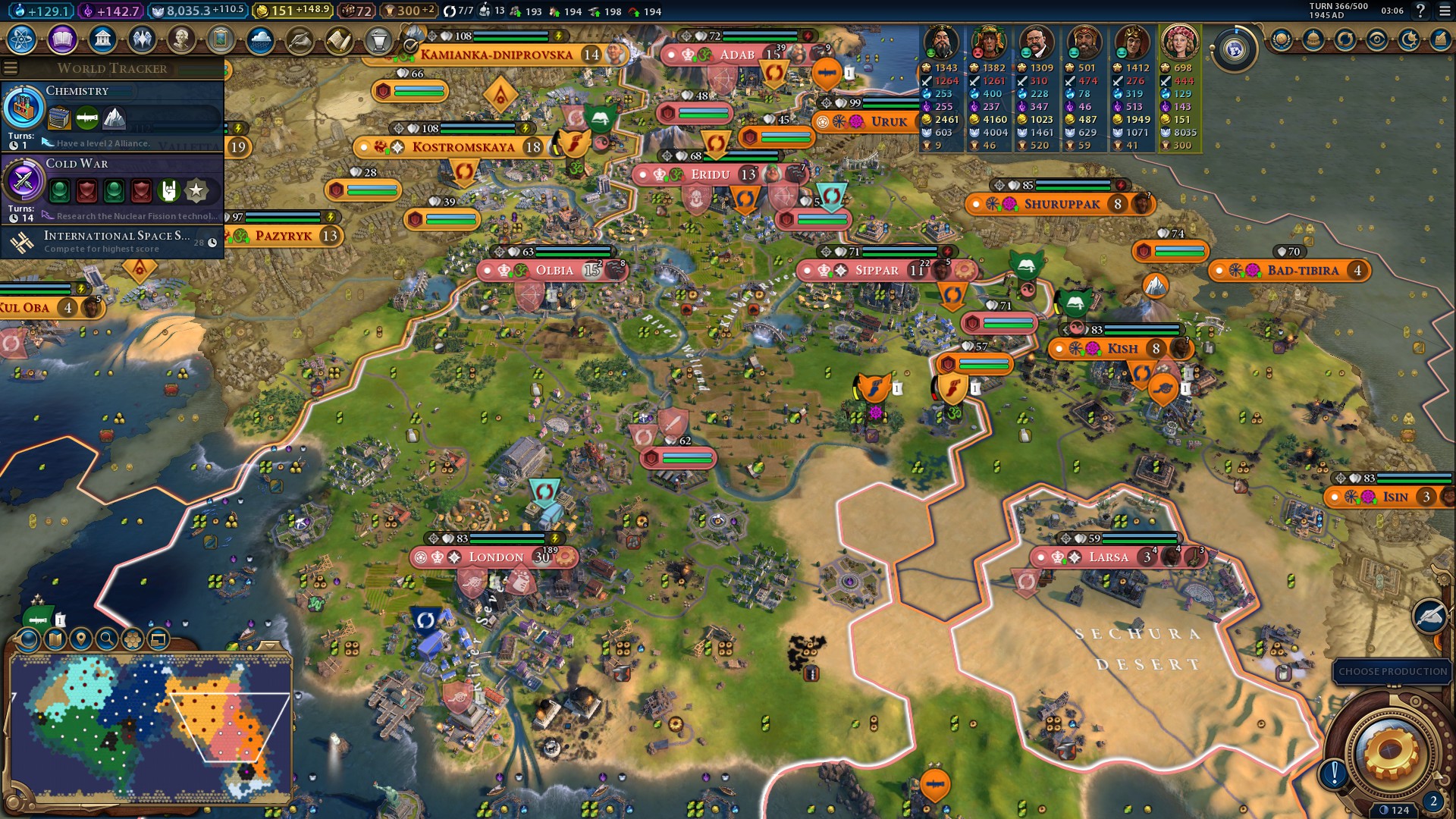Image resolution: width=1456 pixels, height=819 pixels.
Task: Click the minimap to move the camera
Action: [152, 728]
